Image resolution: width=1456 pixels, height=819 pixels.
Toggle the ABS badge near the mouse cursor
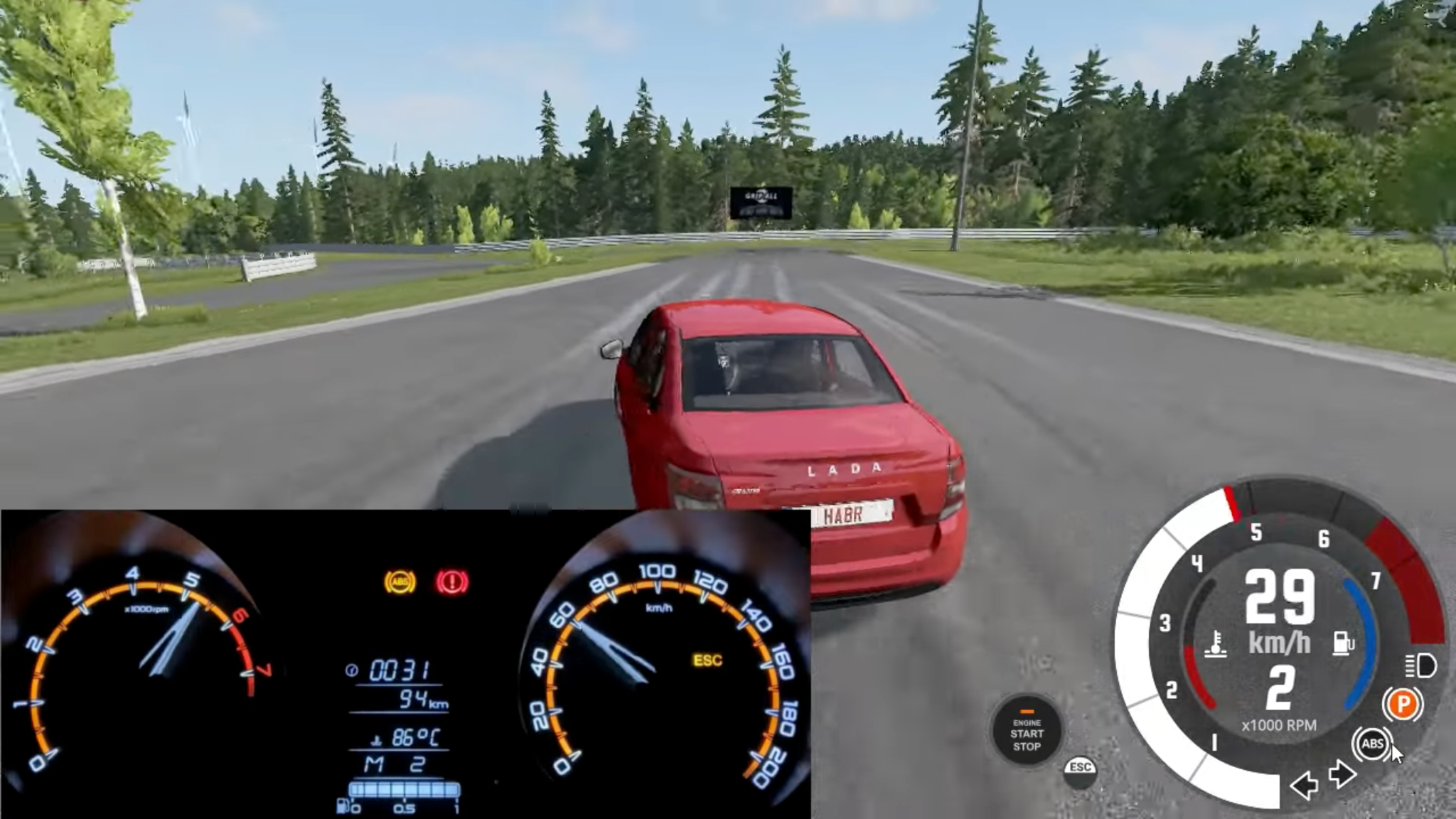click(x=1374, y=742)
